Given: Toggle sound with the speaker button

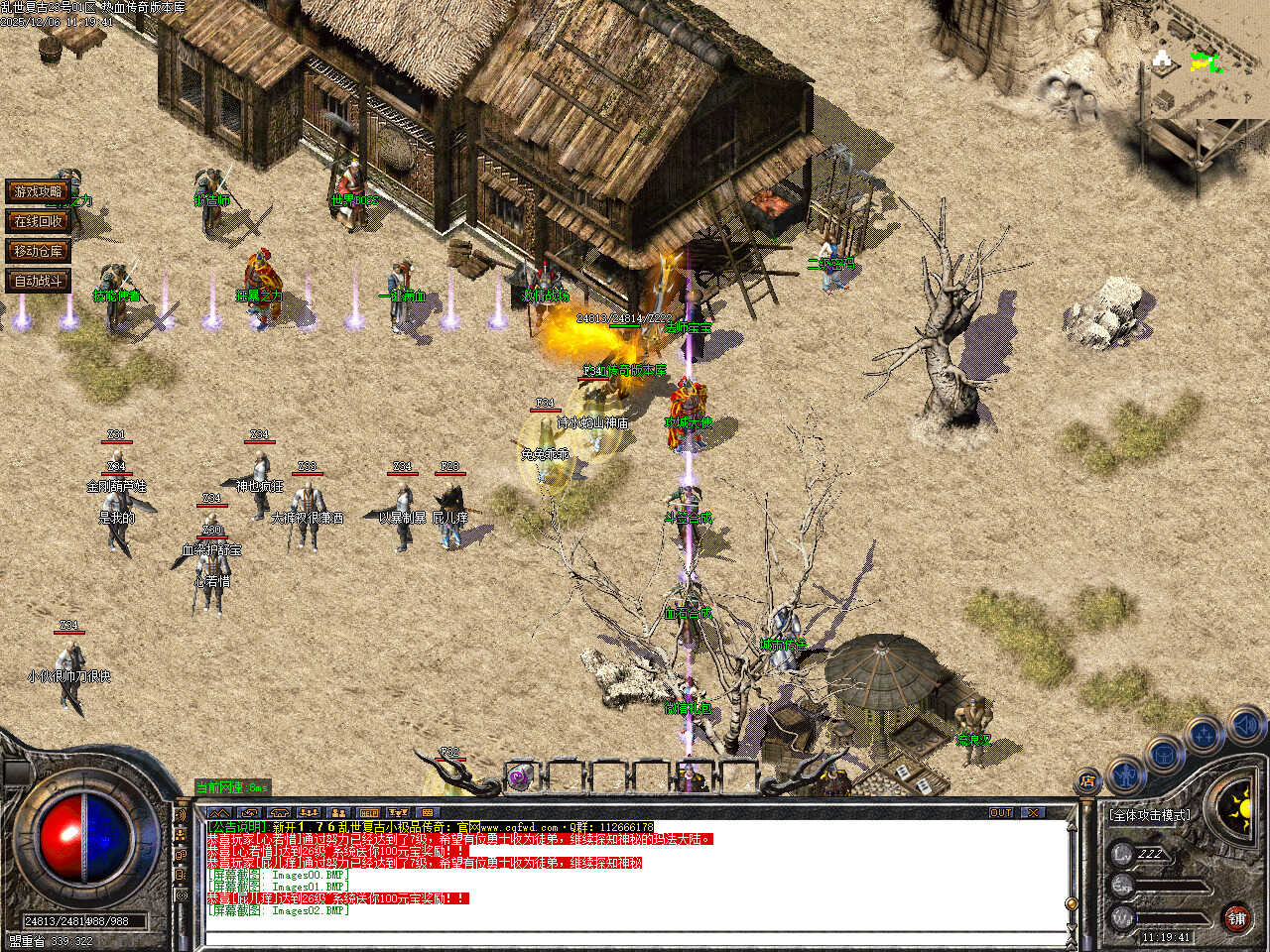Looking at the screenshot, I should click(1243, 727).
